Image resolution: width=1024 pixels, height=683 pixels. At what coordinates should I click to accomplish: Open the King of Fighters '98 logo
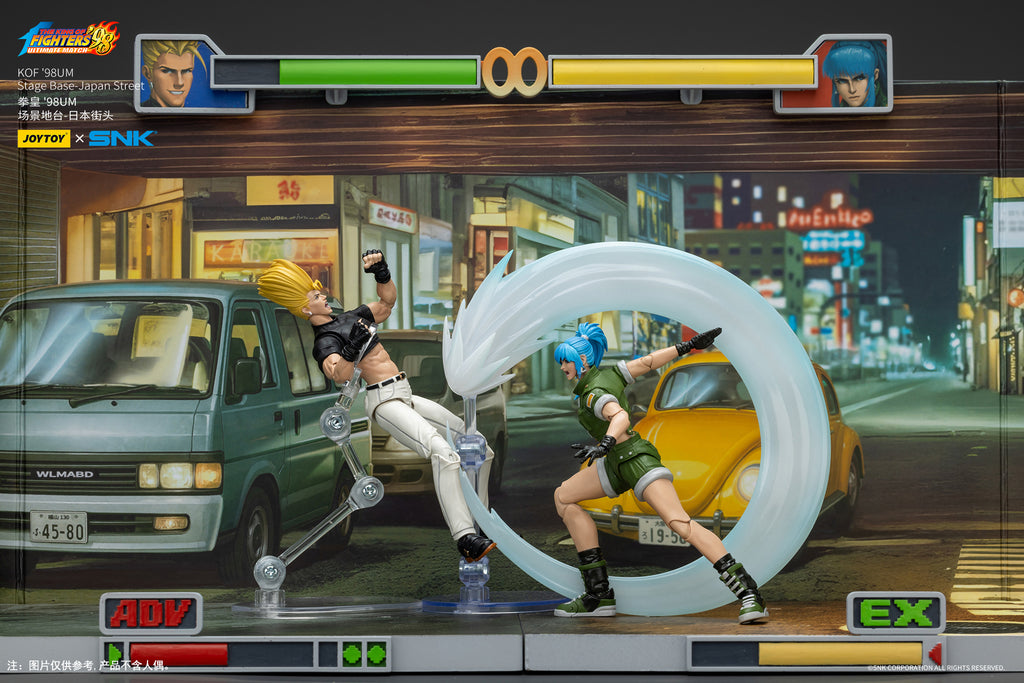point(69,40)
